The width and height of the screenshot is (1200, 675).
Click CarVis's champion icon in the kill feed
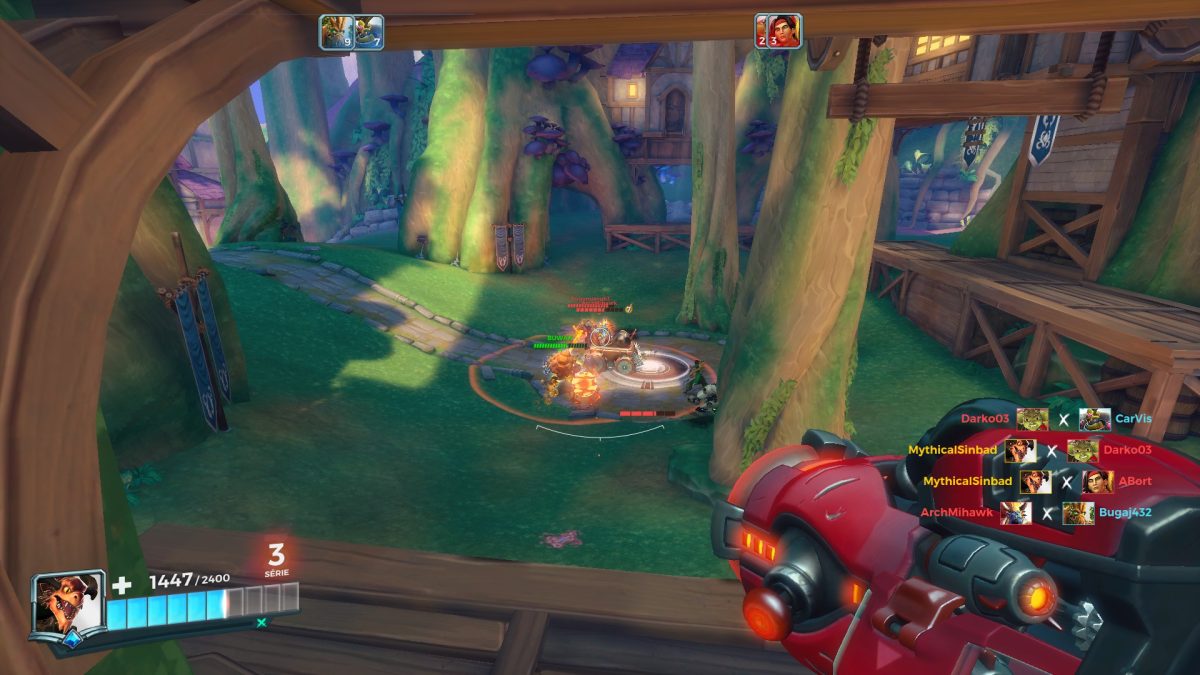coord(1094,419)
